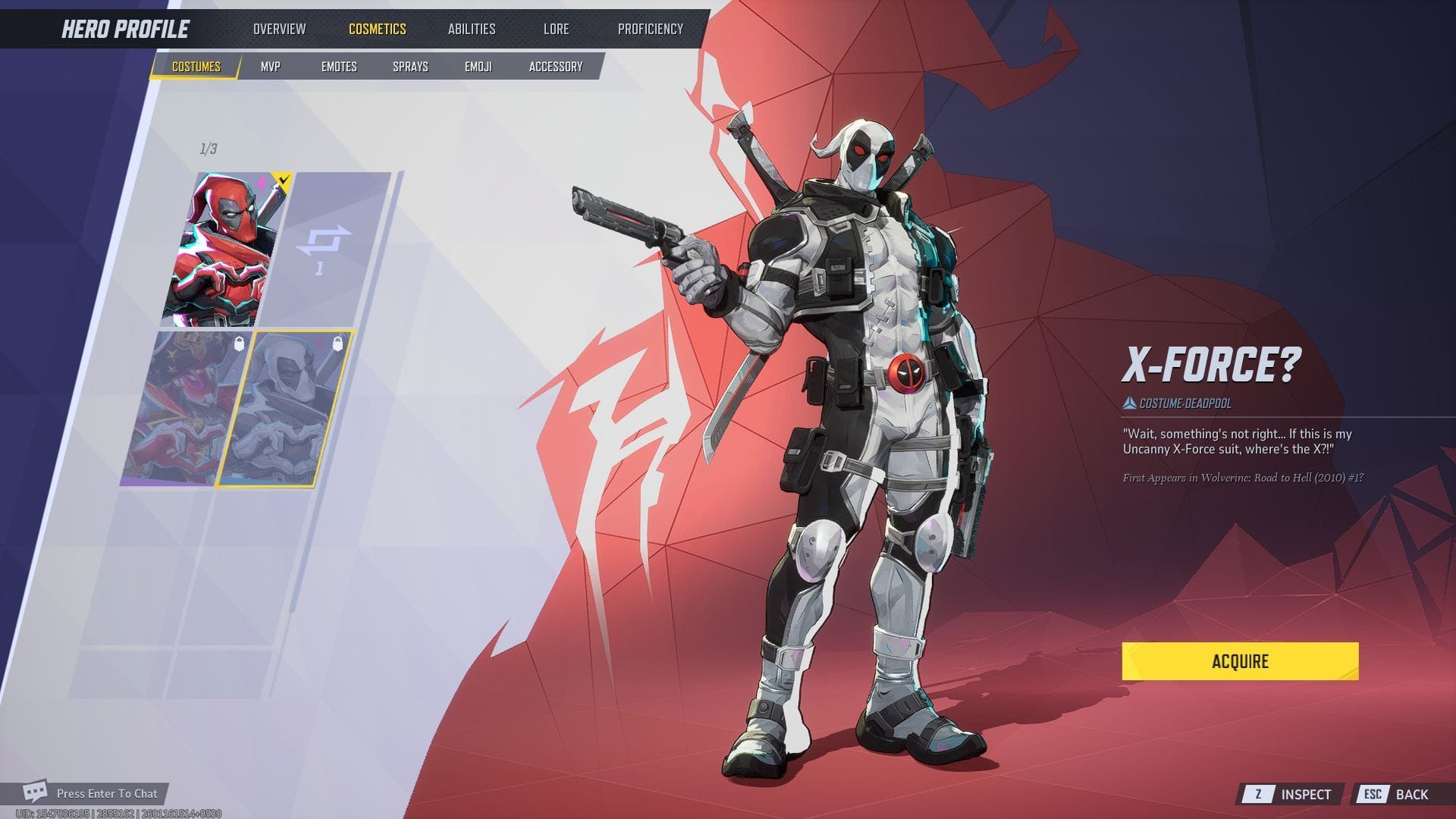Screen dimensions: 1456x819
Task: Go to the Proficiency tab
Action: click(x=650, y=29)
